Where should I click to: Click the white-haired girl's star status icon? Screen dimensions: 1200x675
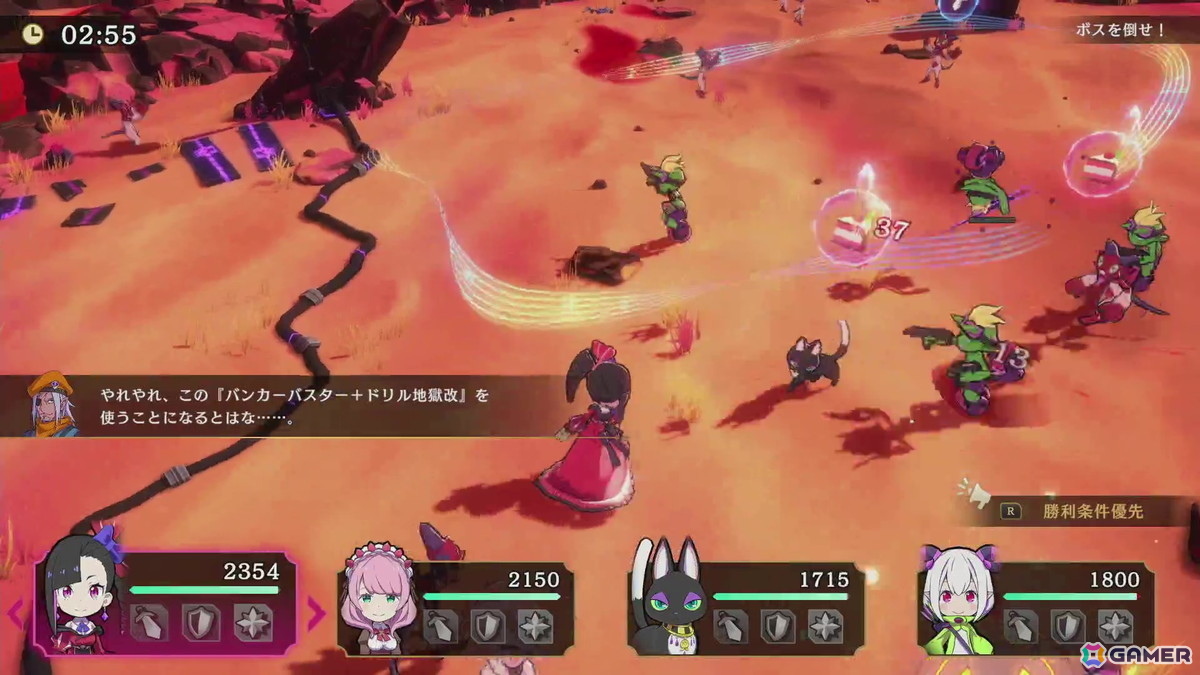coord(1115,626)
